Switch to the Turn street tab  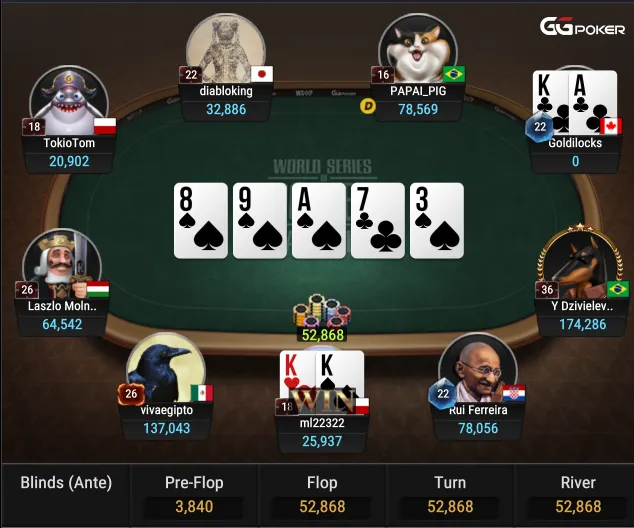[x=449, y=494]
